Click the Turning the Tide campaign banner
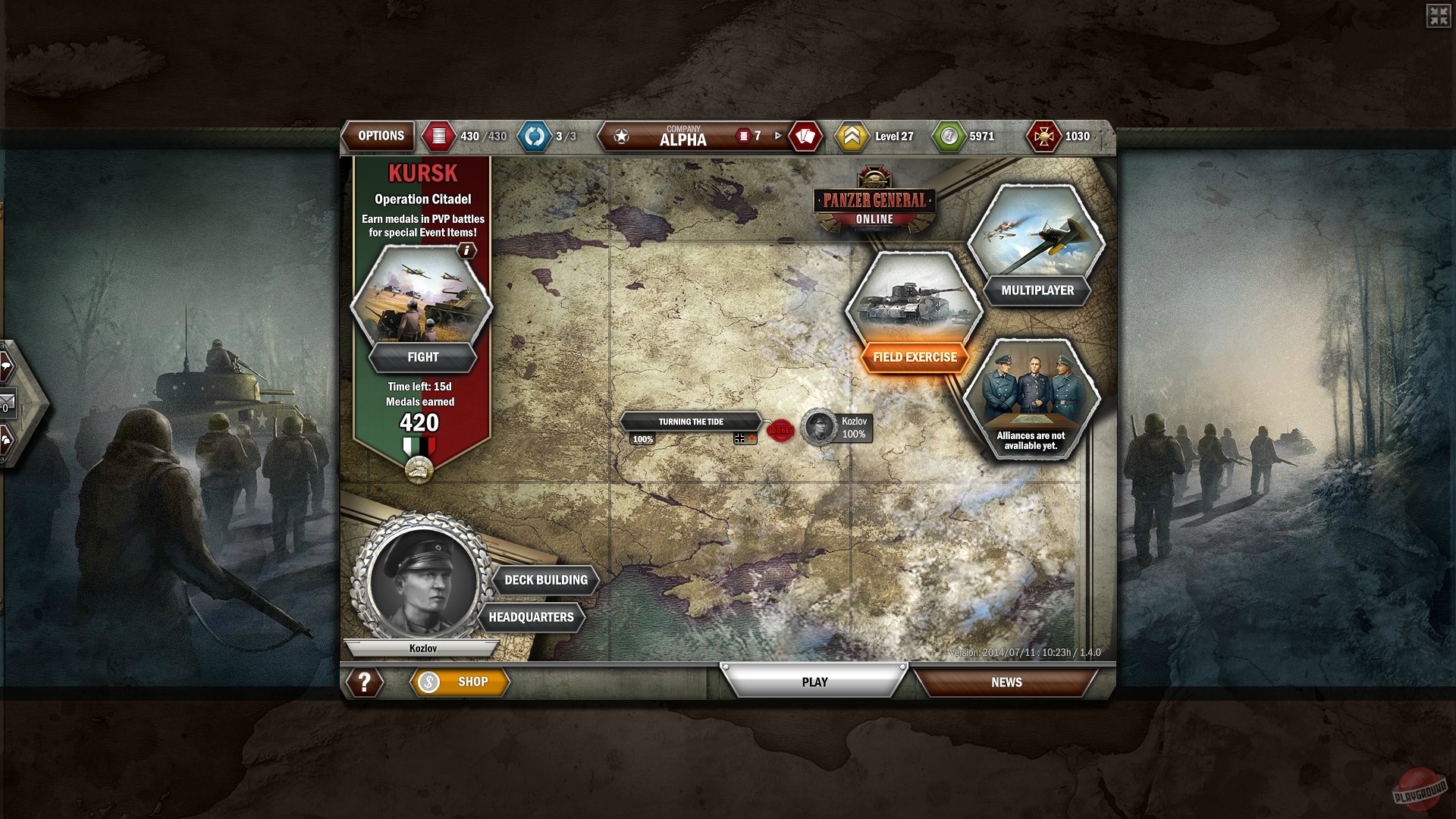The width and height of the screenshot is (1456, 819). [x=691, y=422]
